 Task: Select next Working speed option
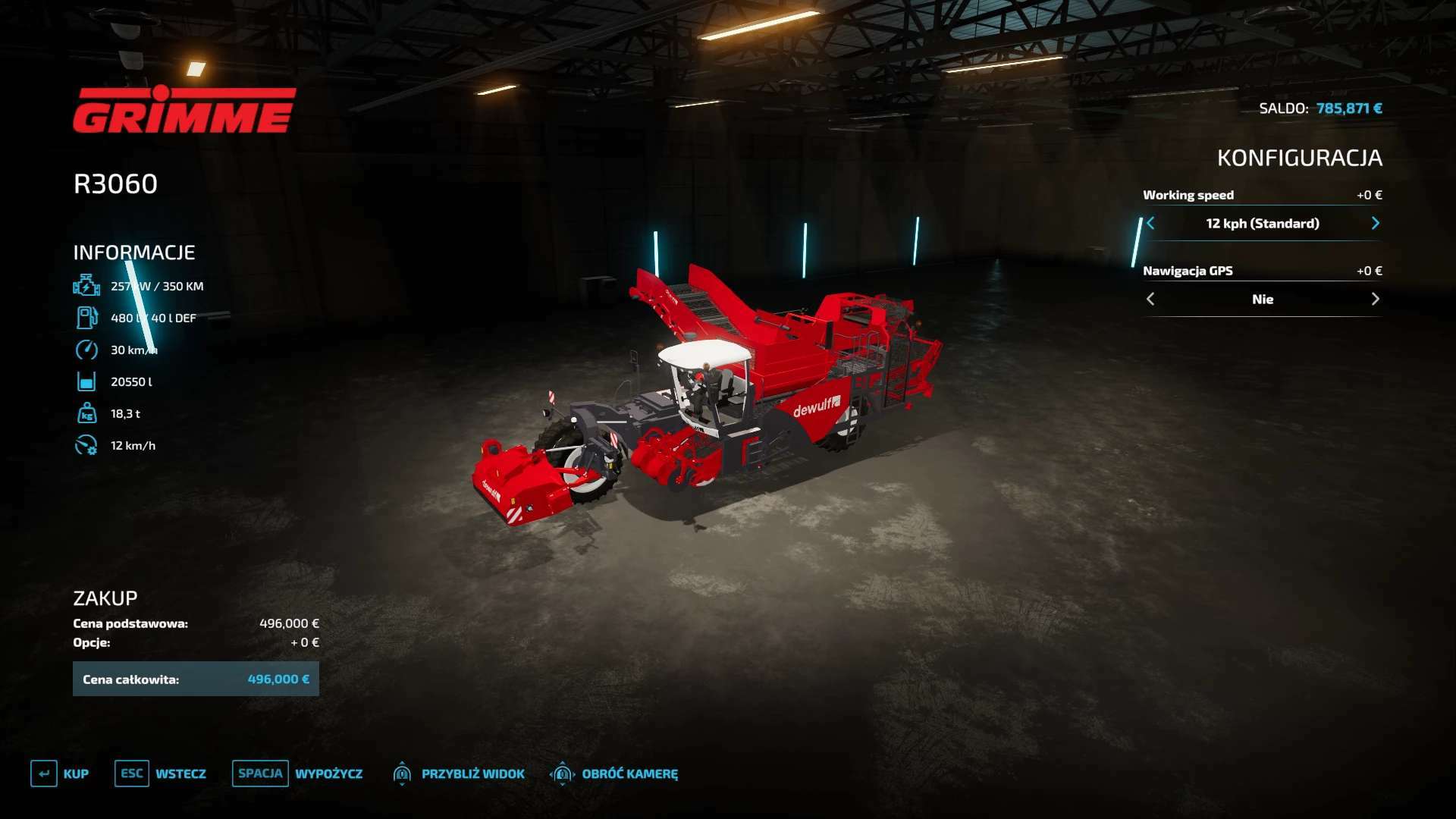[x=1375, y=223]
